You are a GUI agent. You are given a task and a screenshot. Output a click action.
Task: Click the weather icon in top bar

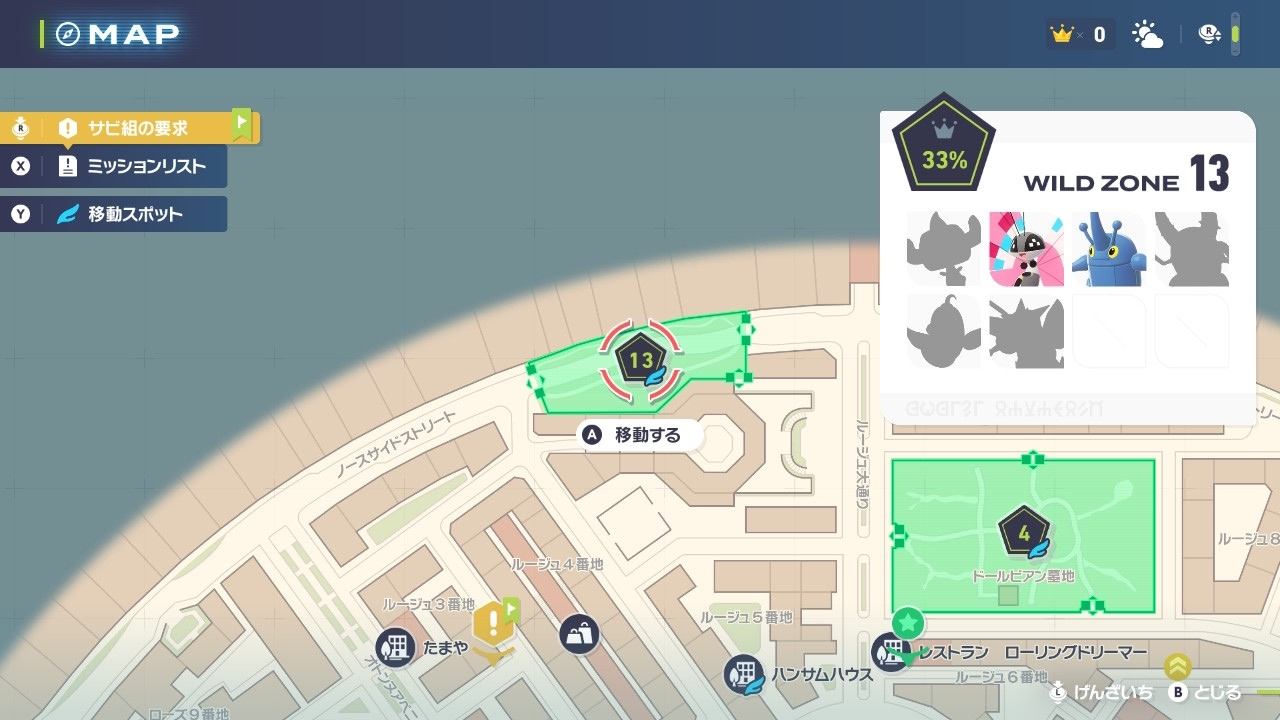tap(1147, 35)
